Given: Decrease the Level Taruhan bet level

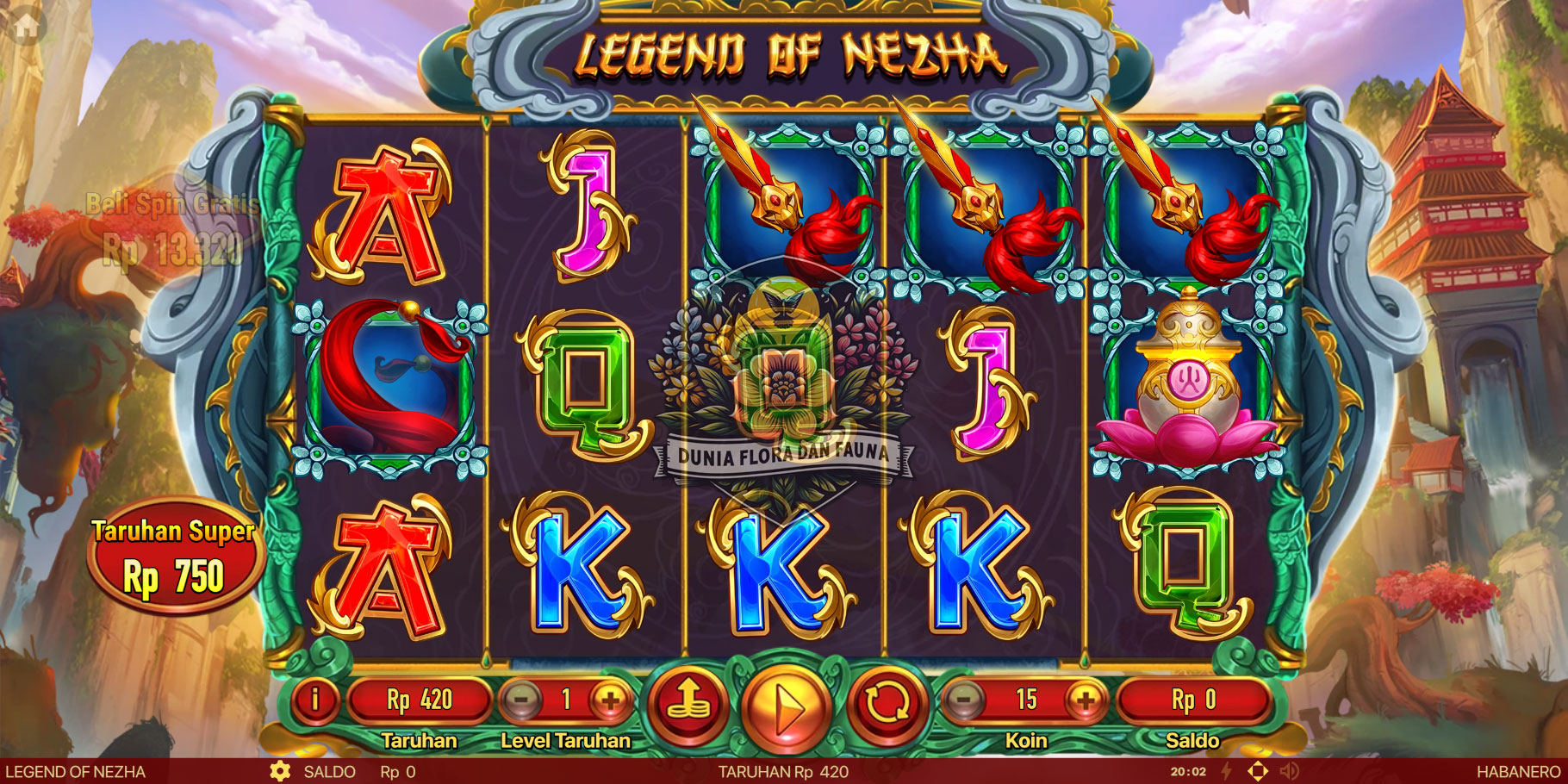Looking at the screenshot, I should click(522, 700).
